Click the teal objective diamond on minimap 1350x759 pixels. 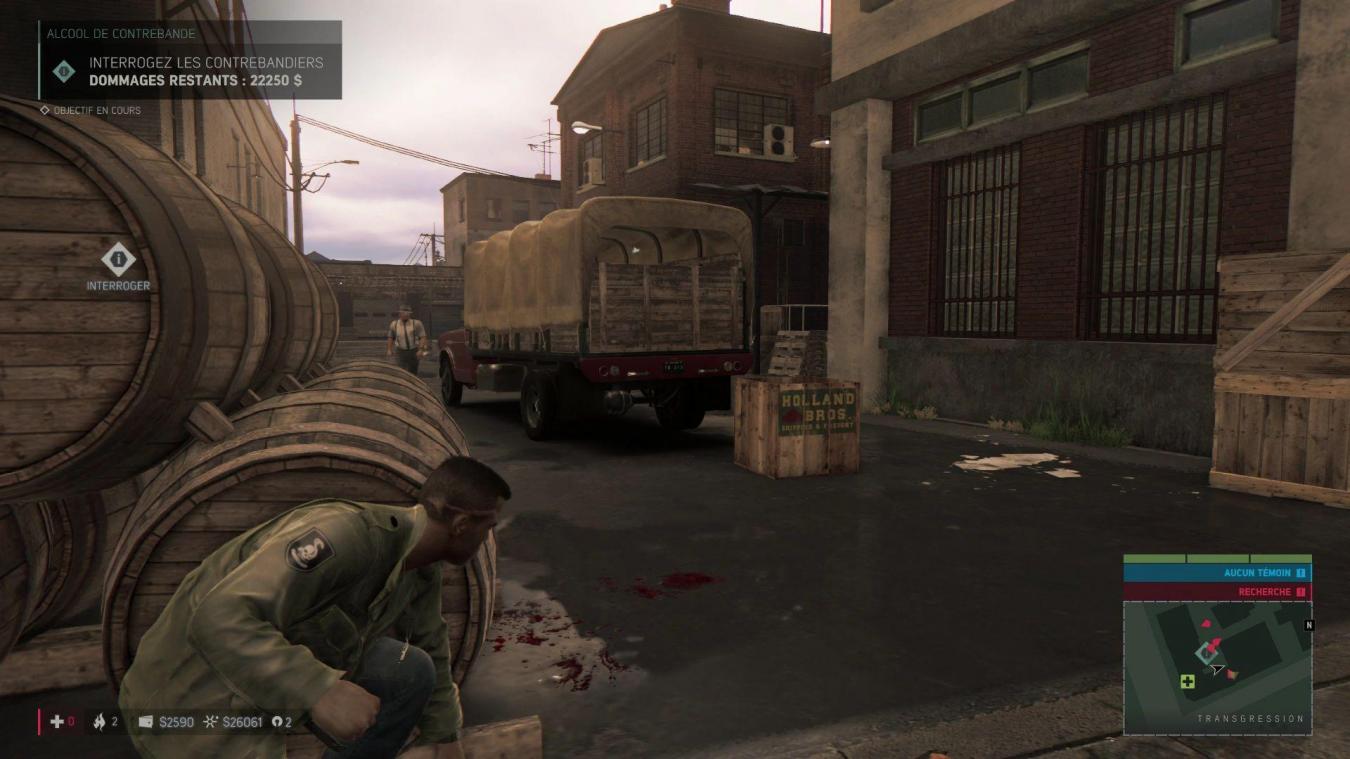coord(1205,654)
